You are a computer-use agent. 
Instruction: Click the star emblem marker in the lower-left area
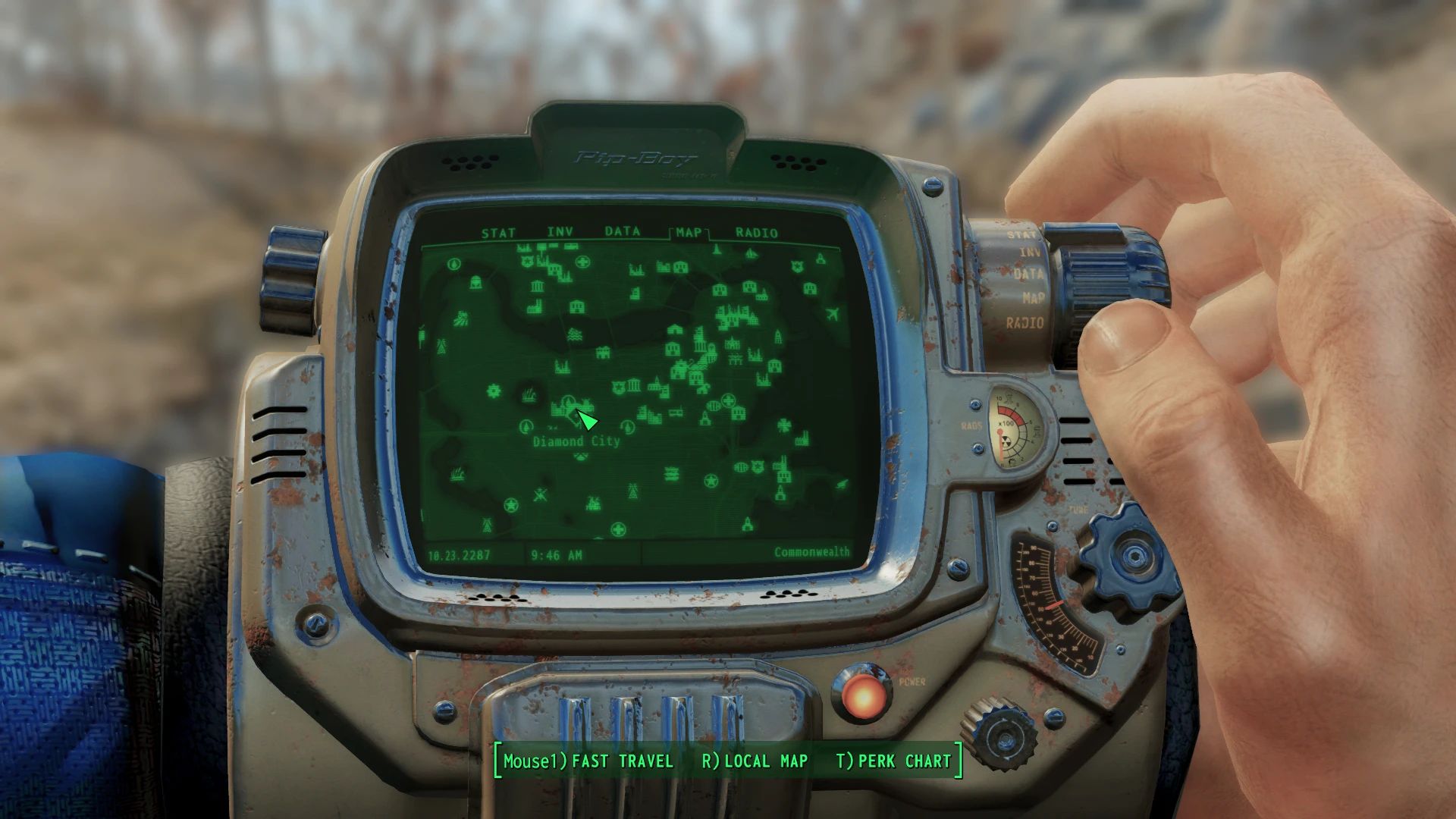[x=511, y=505]
